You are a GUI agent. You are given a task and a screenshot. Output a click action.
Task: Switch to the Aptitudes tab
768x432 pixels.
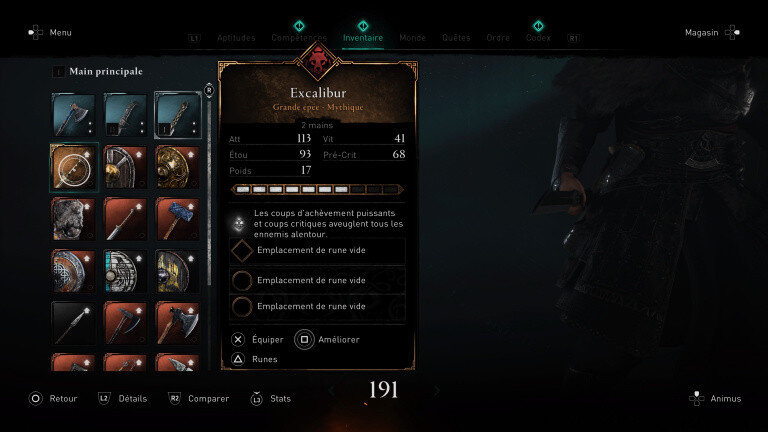pyautogui.click(x=236, y=37)
